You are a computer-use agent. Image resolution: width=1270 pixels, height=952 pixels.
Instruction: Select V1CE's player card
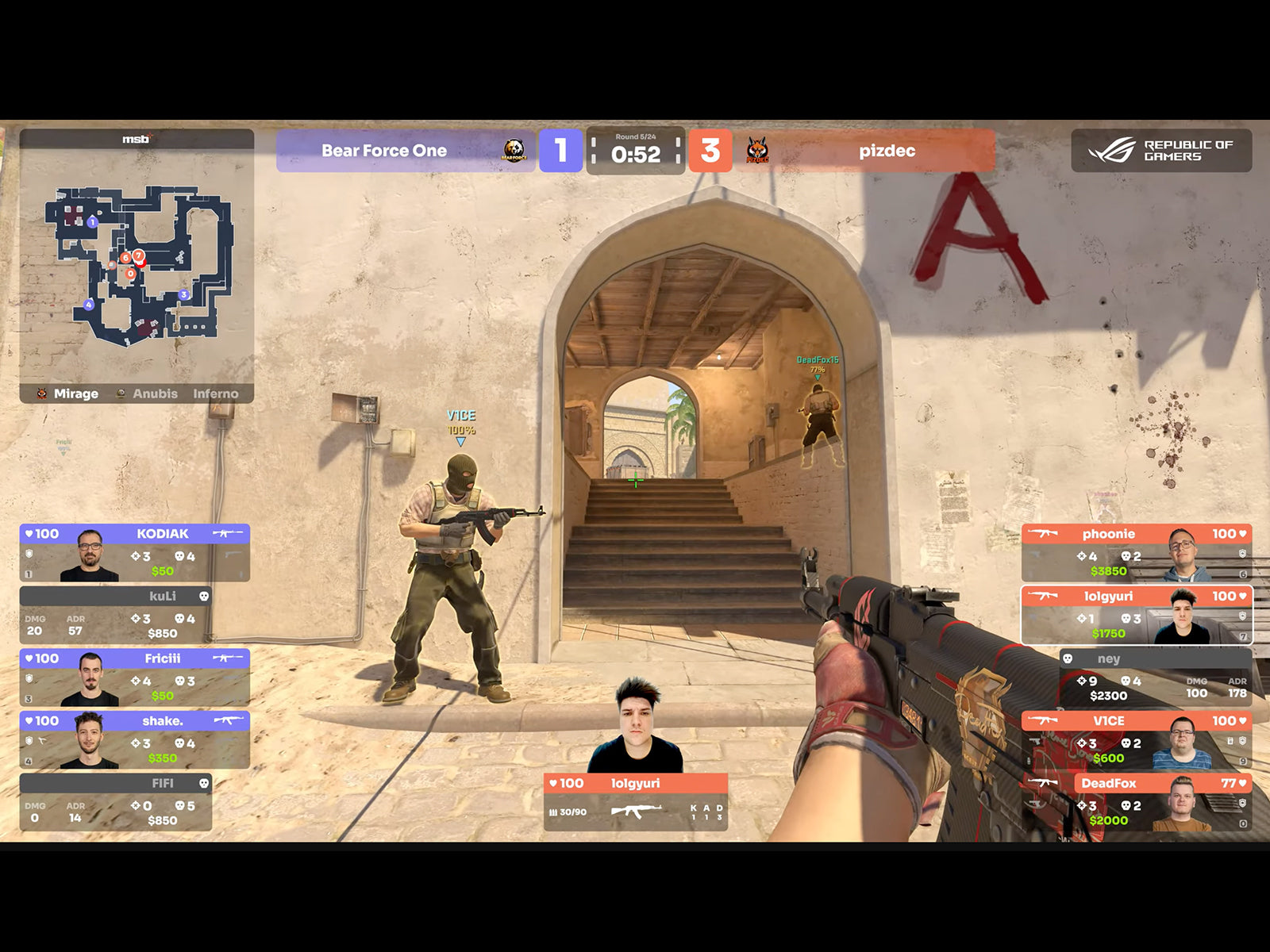(x=1136, y=739)
